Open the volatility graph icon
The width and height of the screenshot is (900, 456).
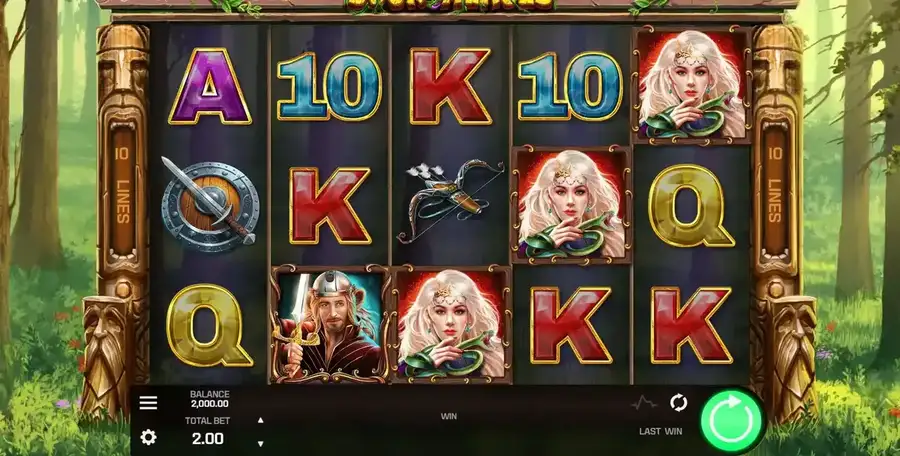645,403
